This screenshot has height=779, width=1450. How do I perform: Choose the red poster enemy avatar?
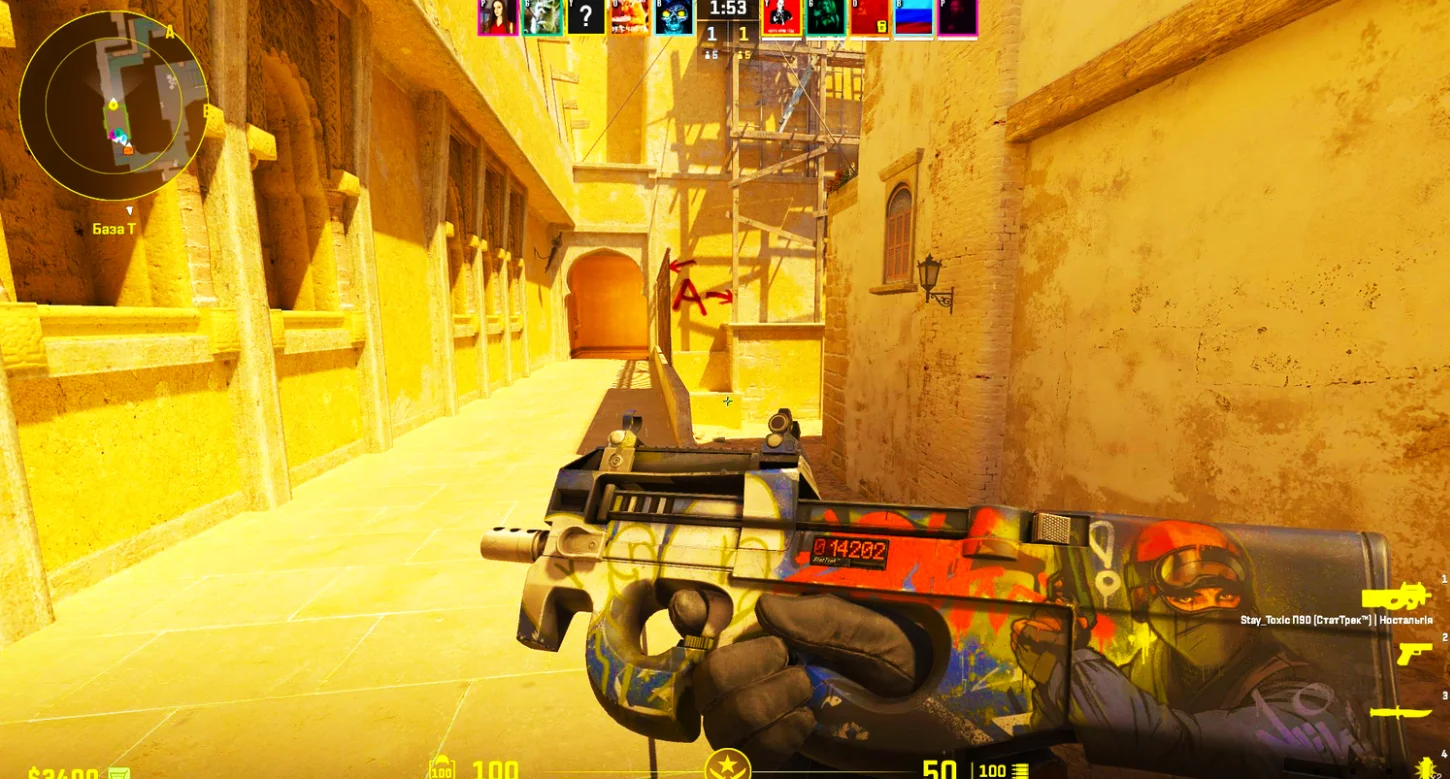click(781, 17)
